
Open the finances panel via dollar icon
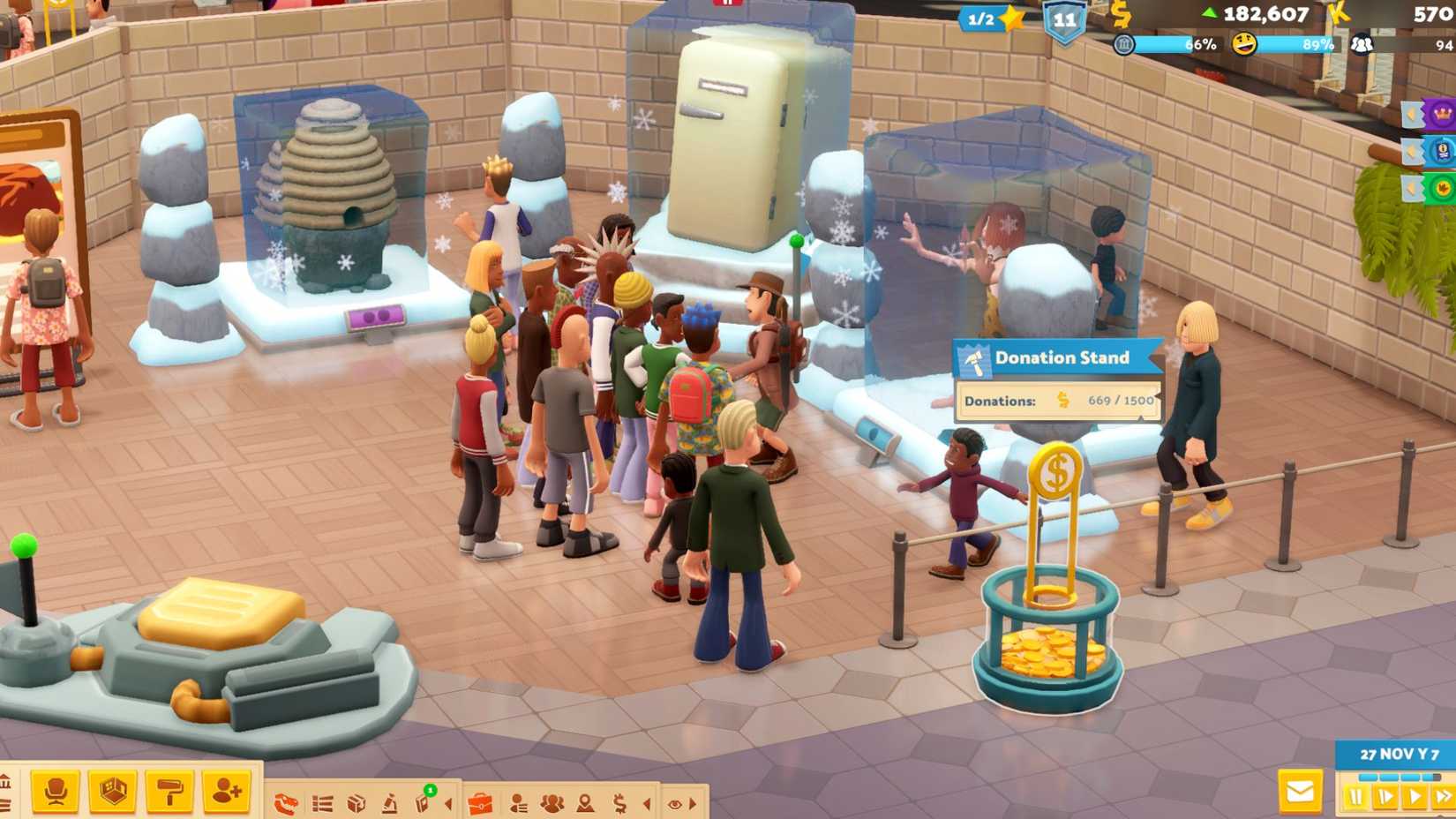tap(619, 803)
